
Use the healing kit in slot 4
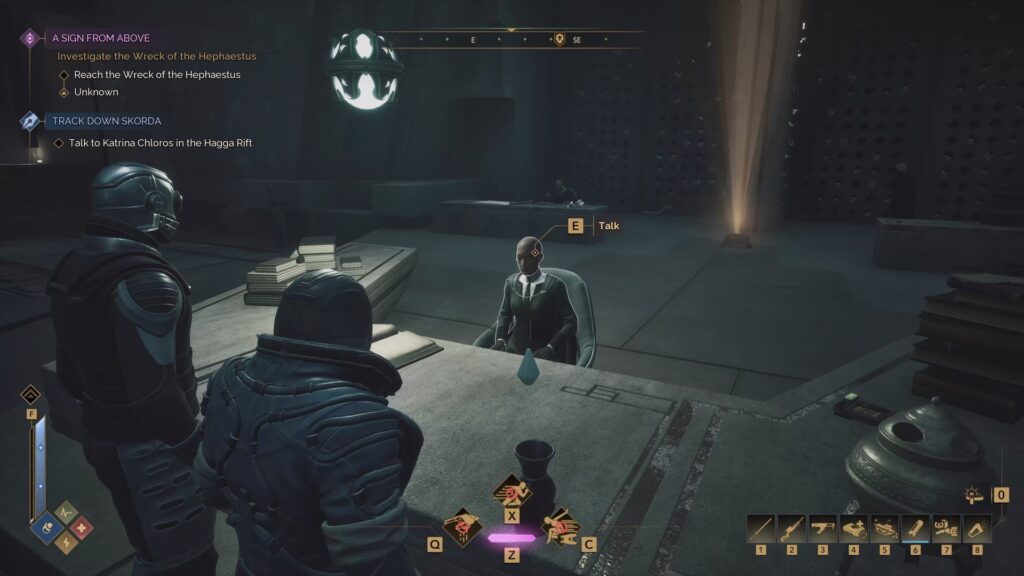coord(854,528)
